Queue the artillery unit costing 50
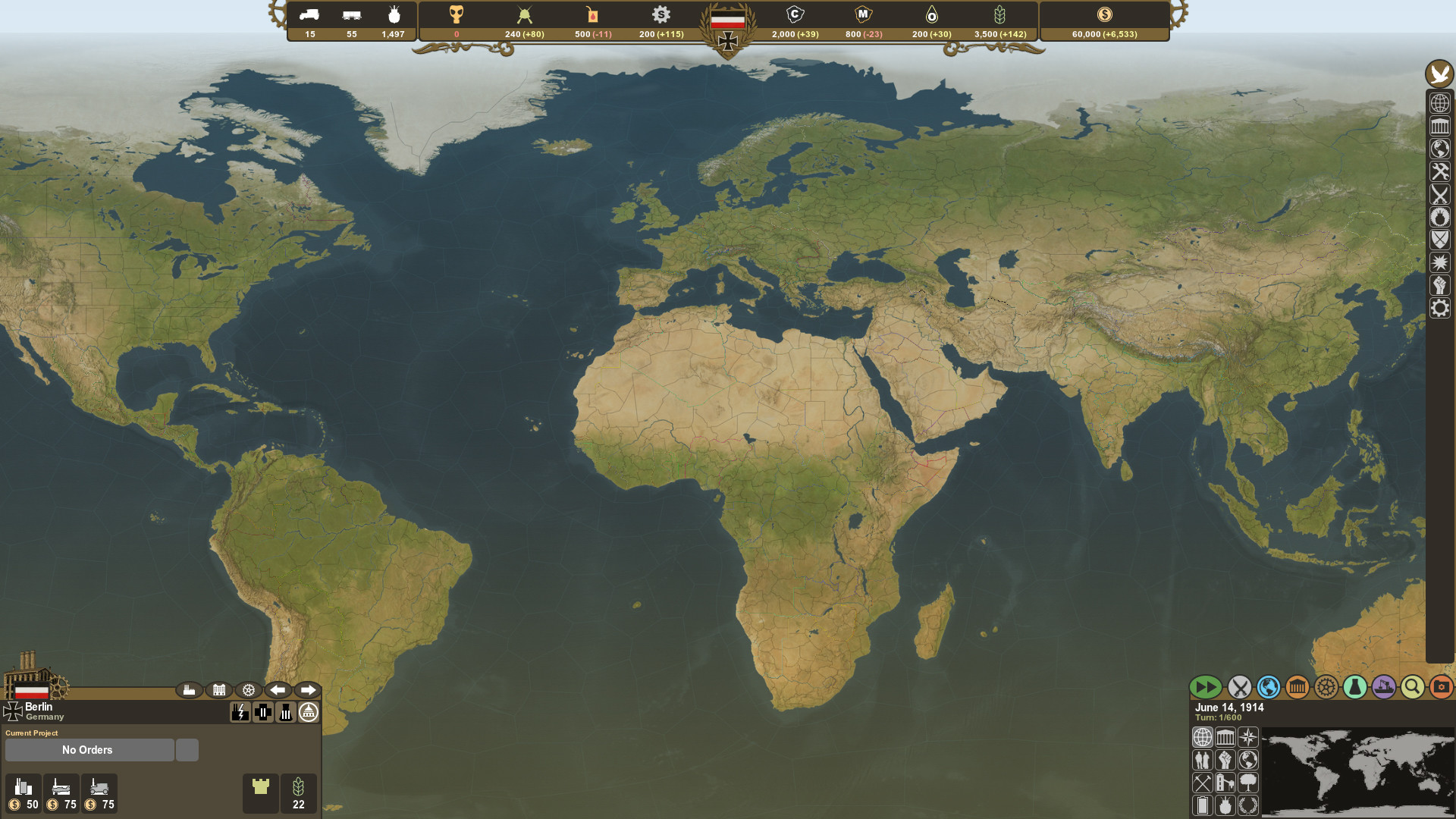1456x819 pixels. (23, 792)
